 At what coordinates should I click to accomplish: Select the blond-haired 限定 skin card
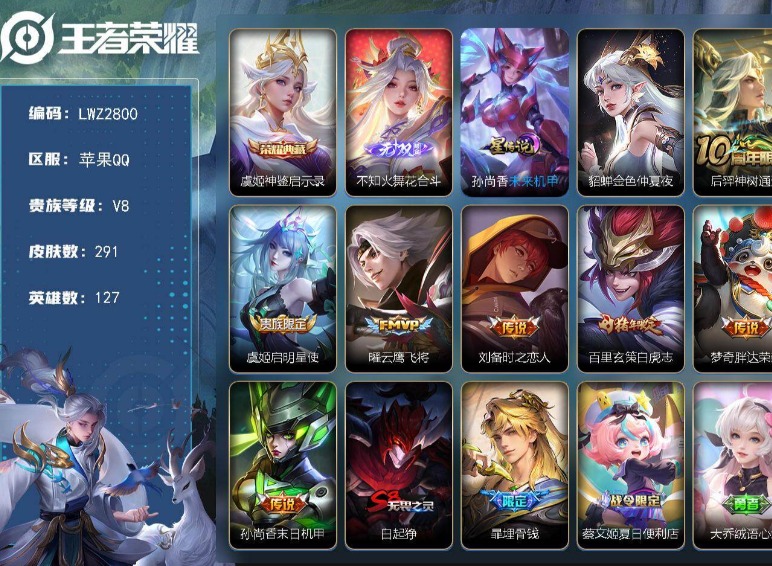(515, 464)
